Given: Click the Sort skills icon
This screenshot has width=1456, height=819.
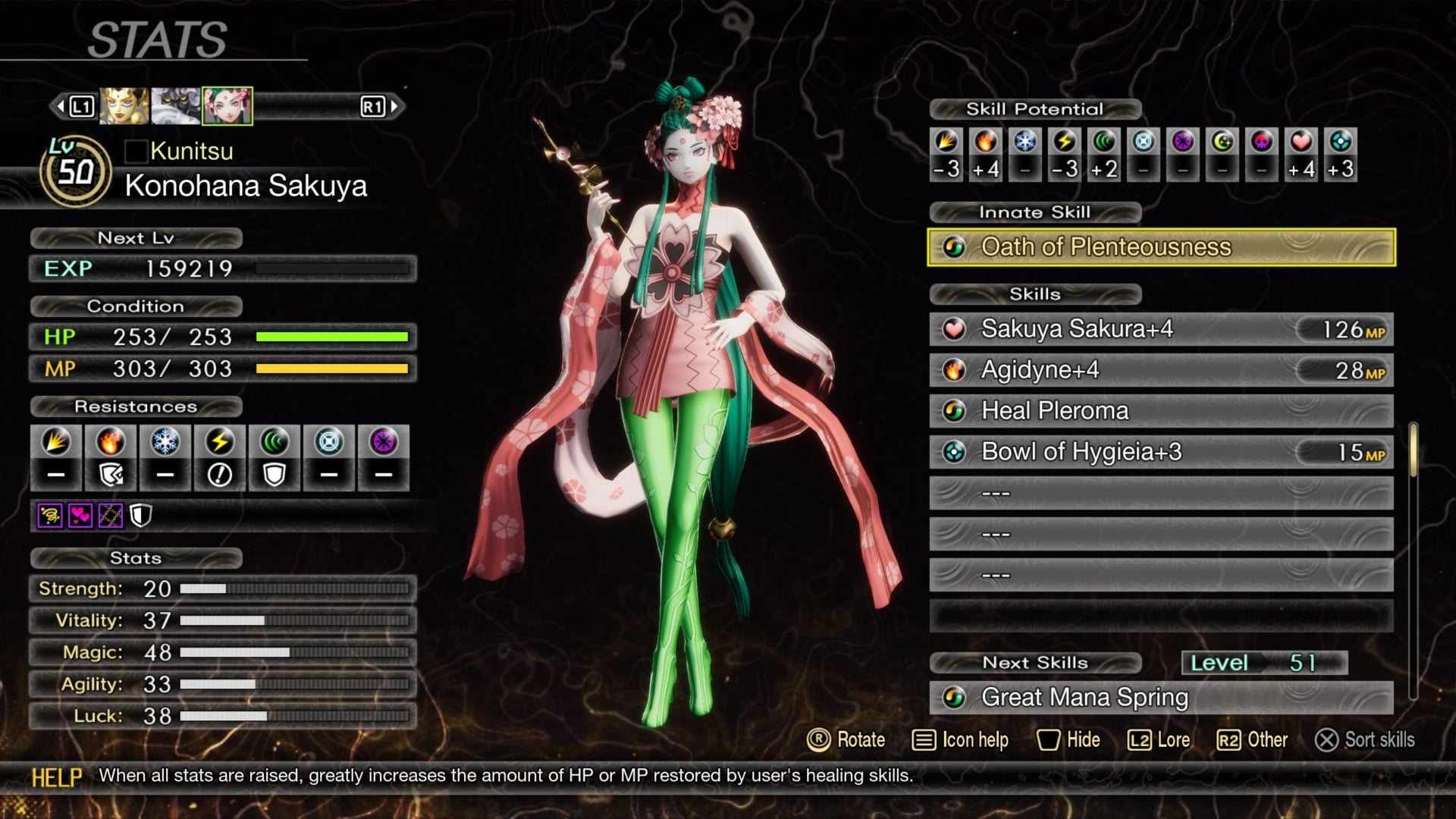Looking at the screenshot, I should [1326, 740].
